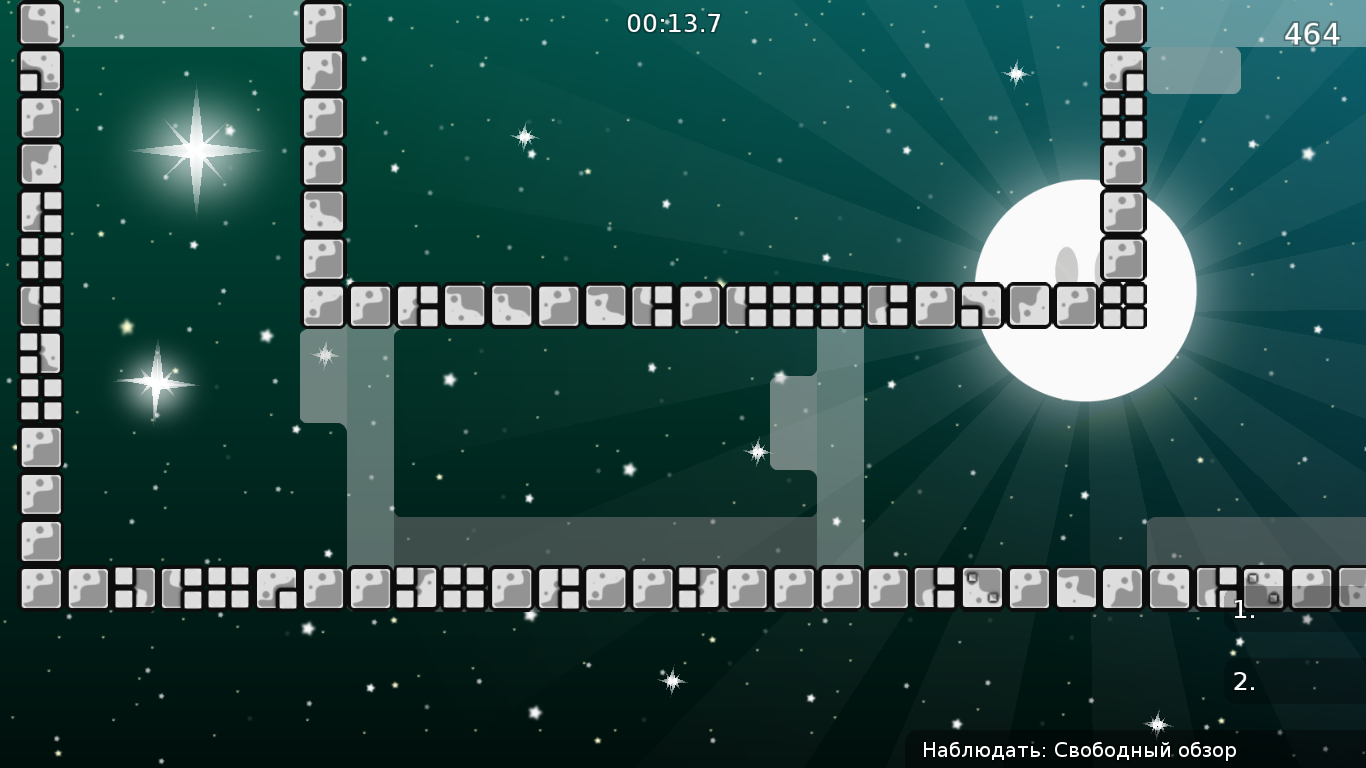Click the faint translucent block at top right edge
Image resolution: width=1366 pixels, height=768 pixels.
(x=1196, y=72)
